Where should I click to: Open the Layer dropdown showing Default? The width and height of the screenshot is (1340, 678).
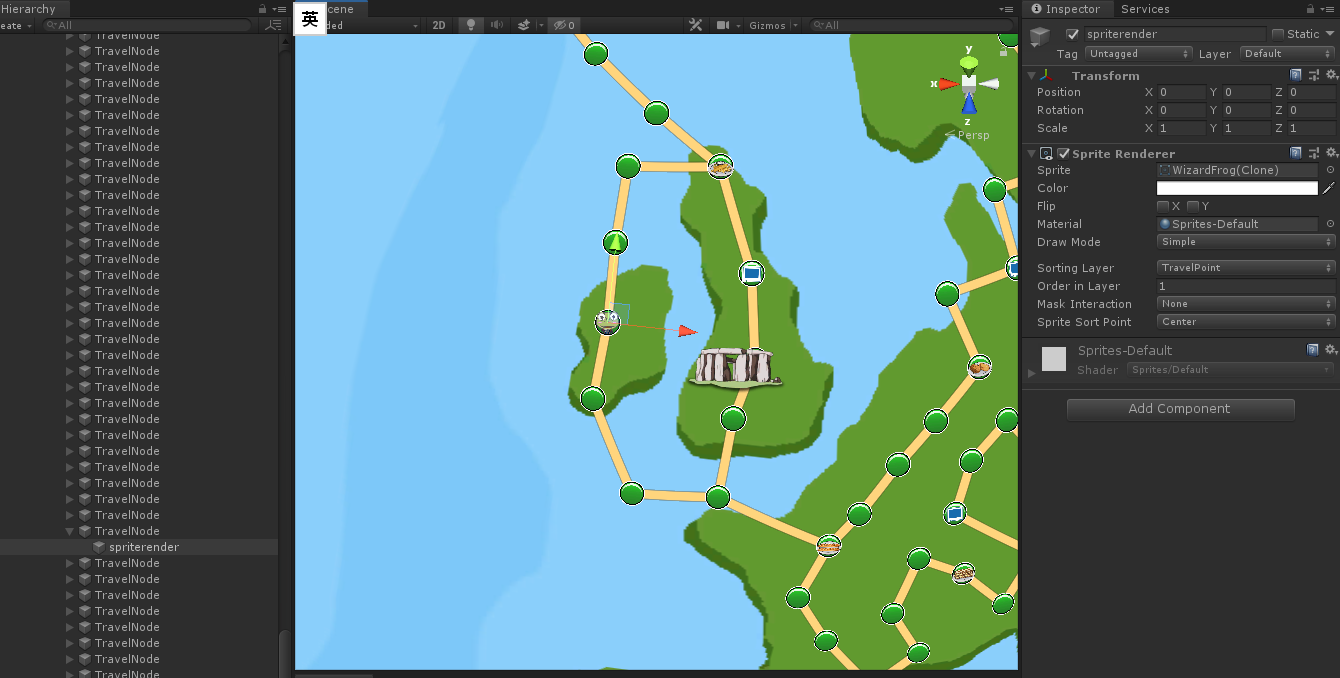tap(1287, 54)
